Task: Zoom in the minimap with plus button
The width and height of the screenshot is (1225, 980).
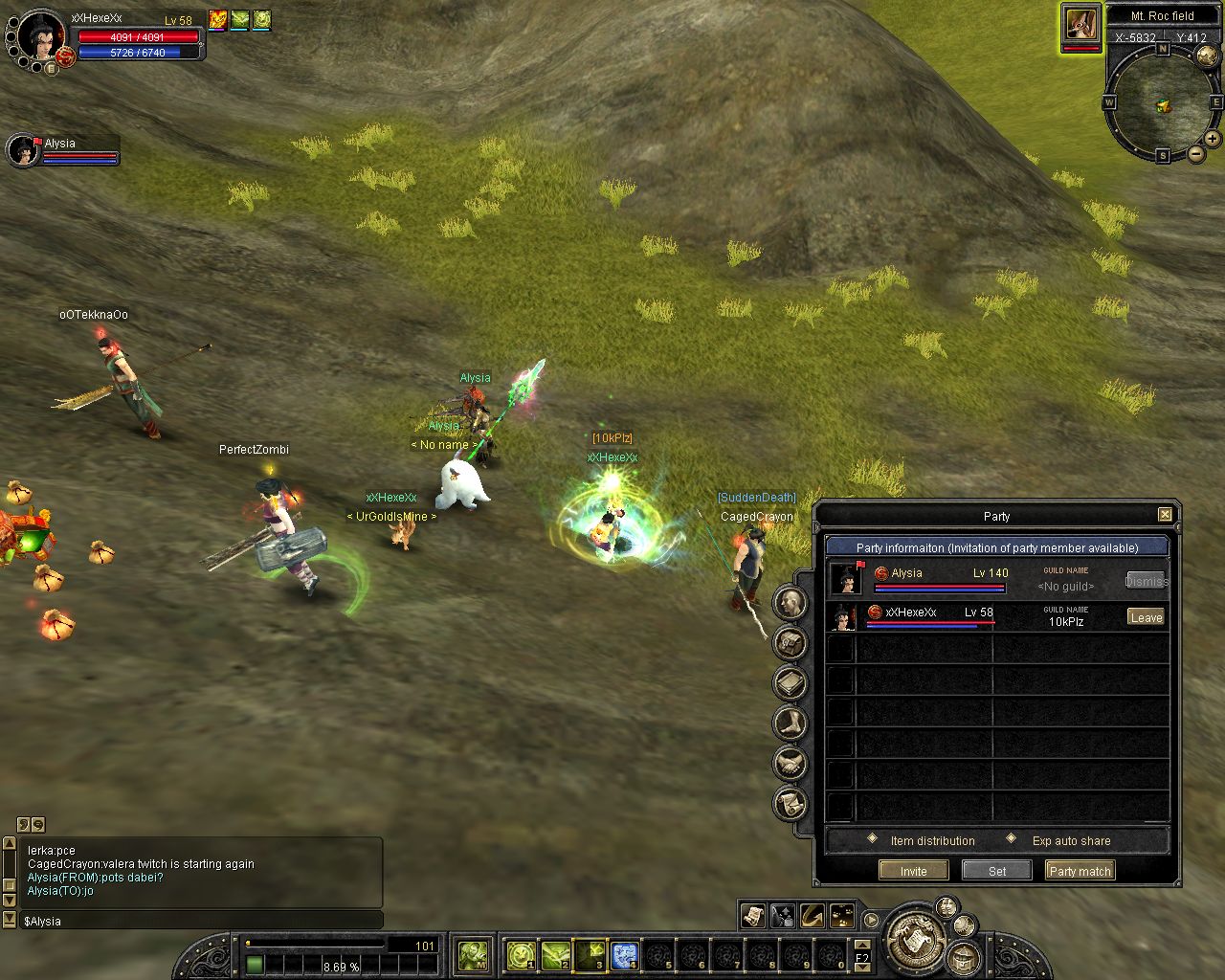Action: point(1213,139)
